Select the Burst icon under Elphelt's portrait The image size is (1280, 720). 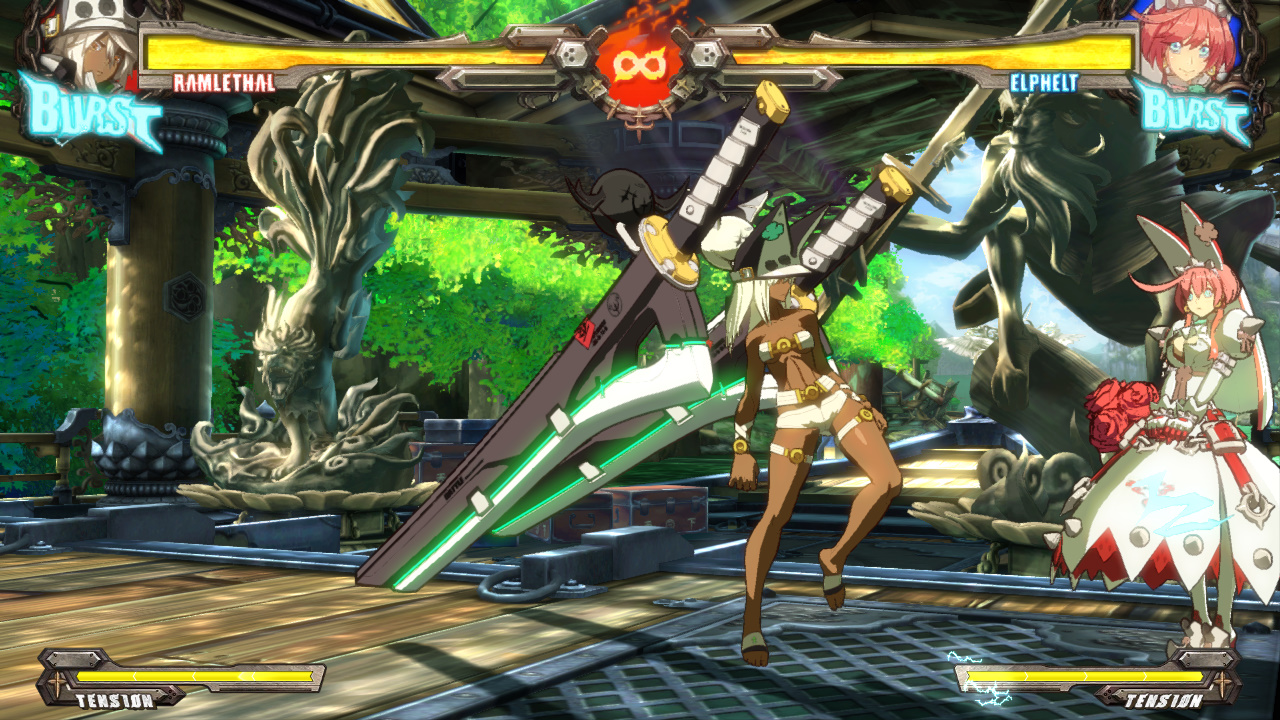coord(1192,112)
